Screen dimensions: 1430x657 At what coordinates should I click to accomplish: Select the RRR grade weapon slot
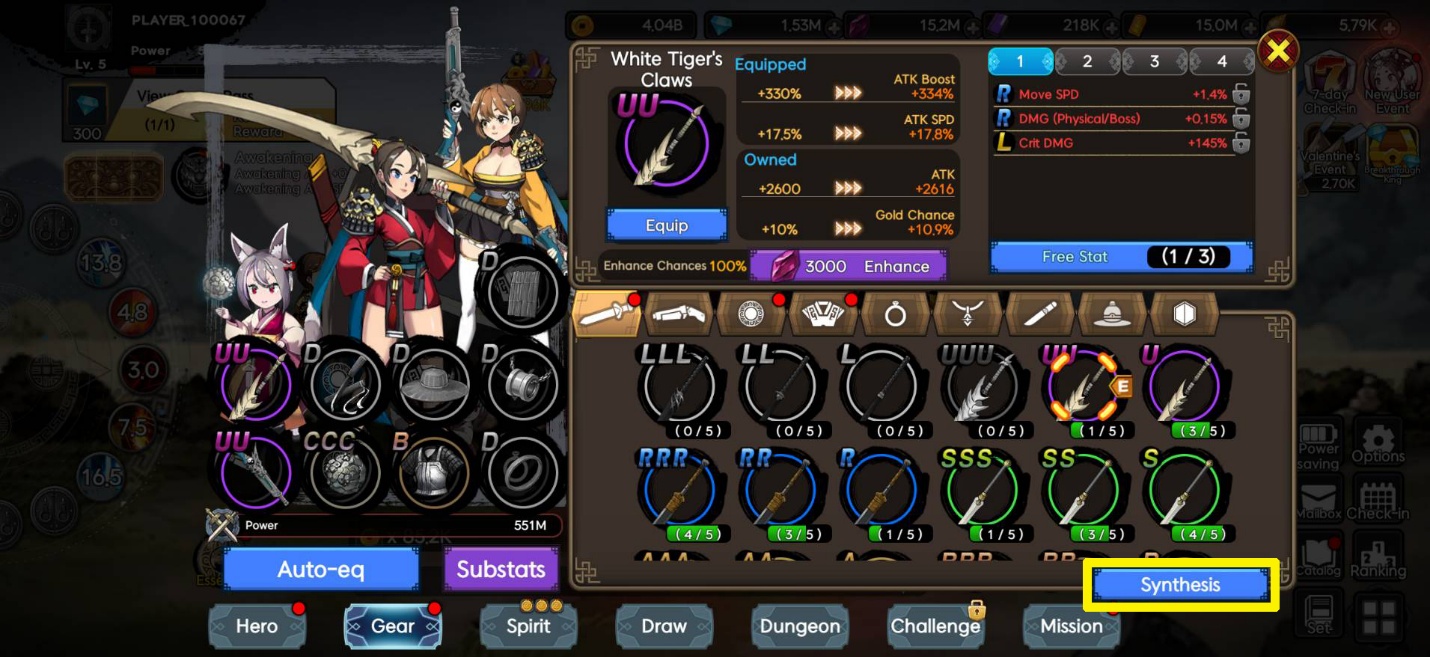pyautogui.click(x=678, y=491)
